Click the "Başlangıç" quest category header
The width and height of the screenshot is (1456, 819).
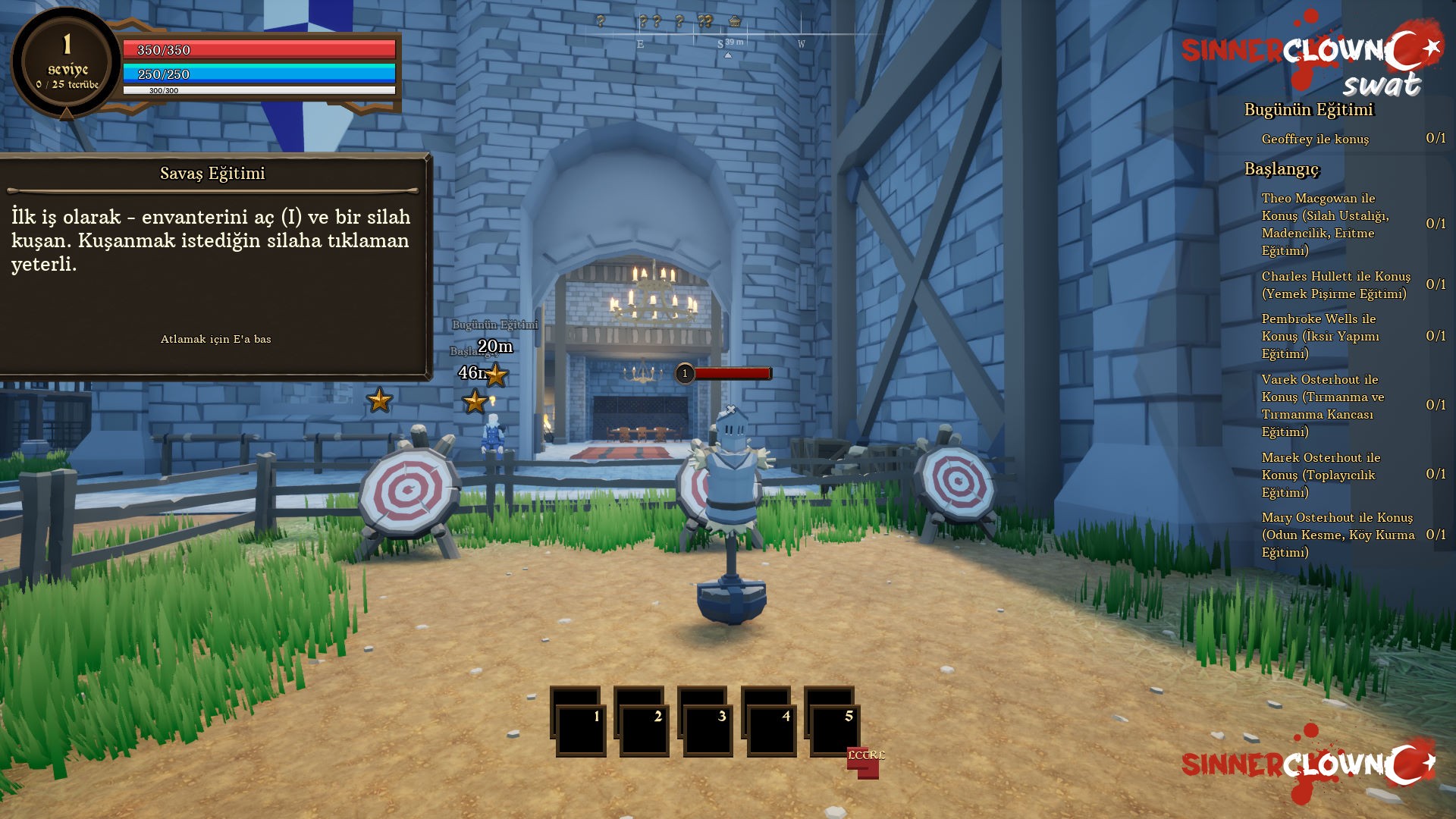click(x=1282, y=168)
